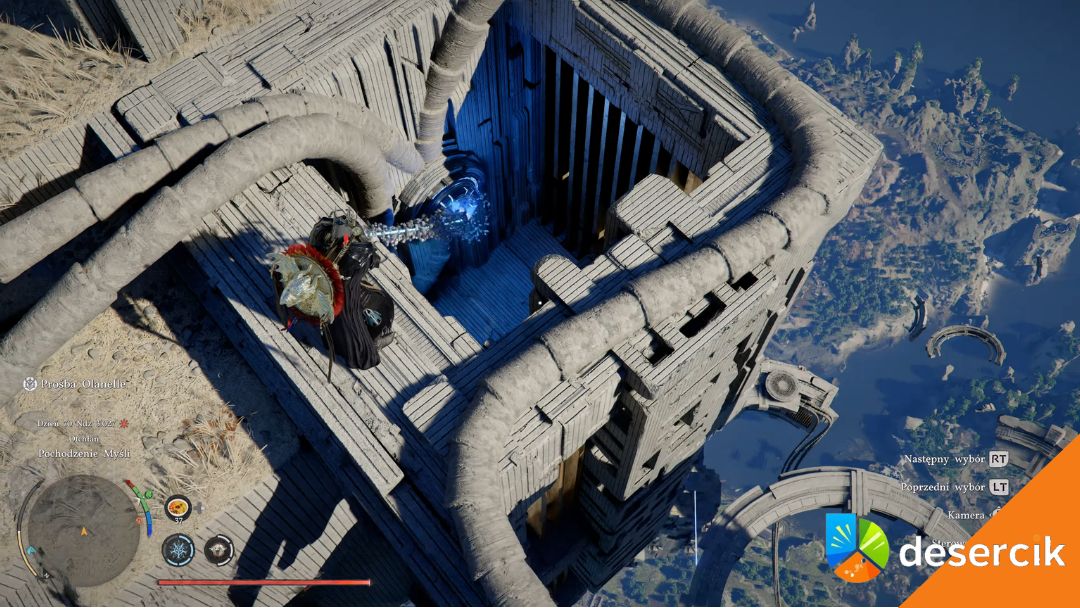Use the food bowl consumable slot
Screen dimensions: 1080x608
tap(178, 508)
